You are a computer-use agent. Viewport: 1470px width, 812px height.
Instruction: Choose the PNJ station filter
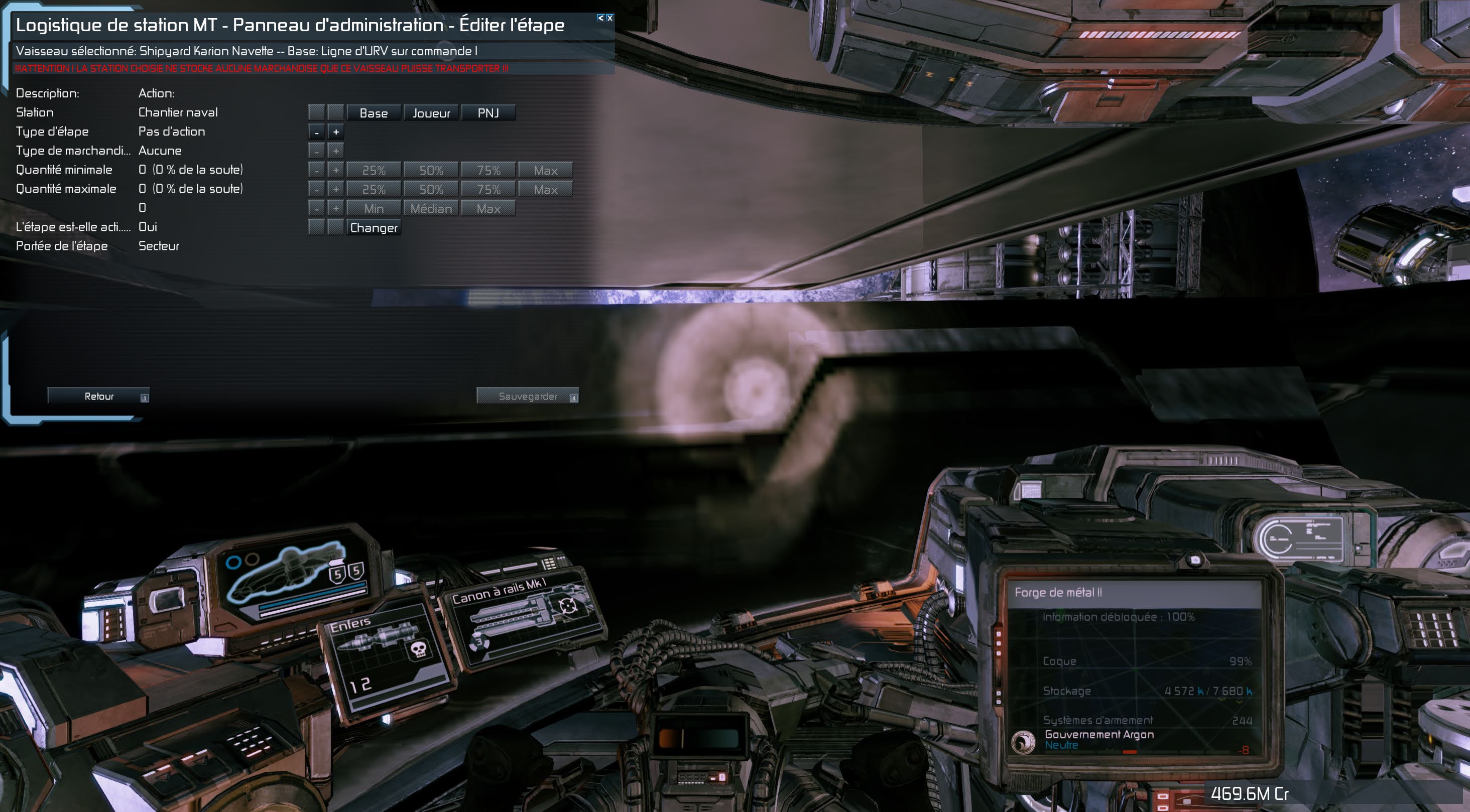(x=488, y=113)
